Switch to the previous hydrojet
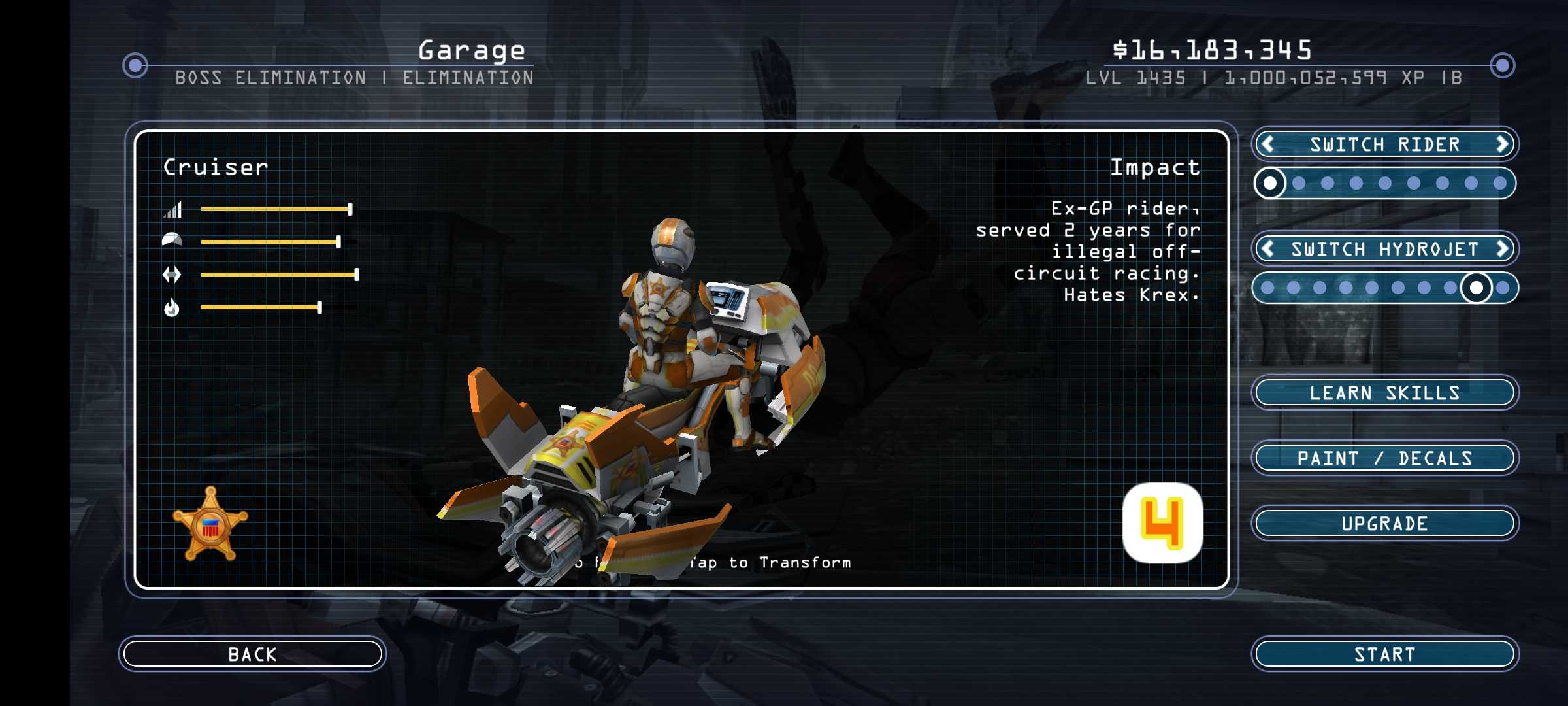 click(x=1267, y=248)
